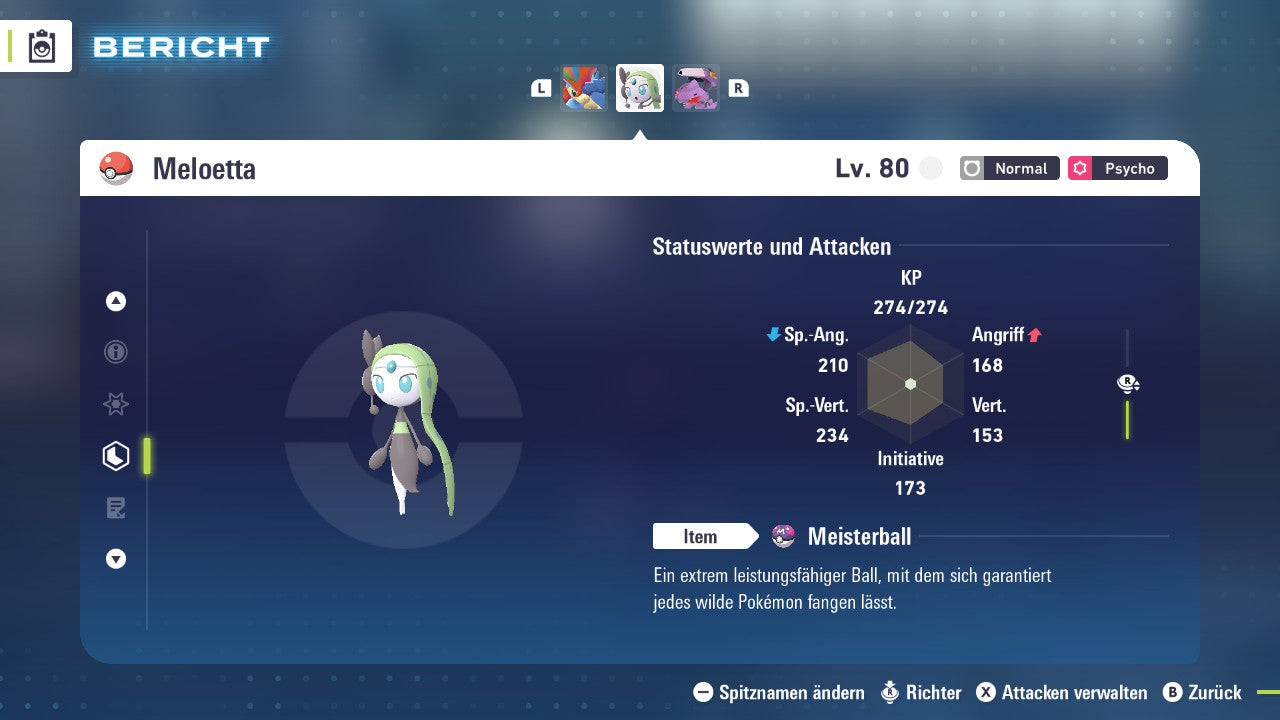Switch to Keldeo's summary thumbnail
This screenshot has height=720, width=1280.
(584, 87)
